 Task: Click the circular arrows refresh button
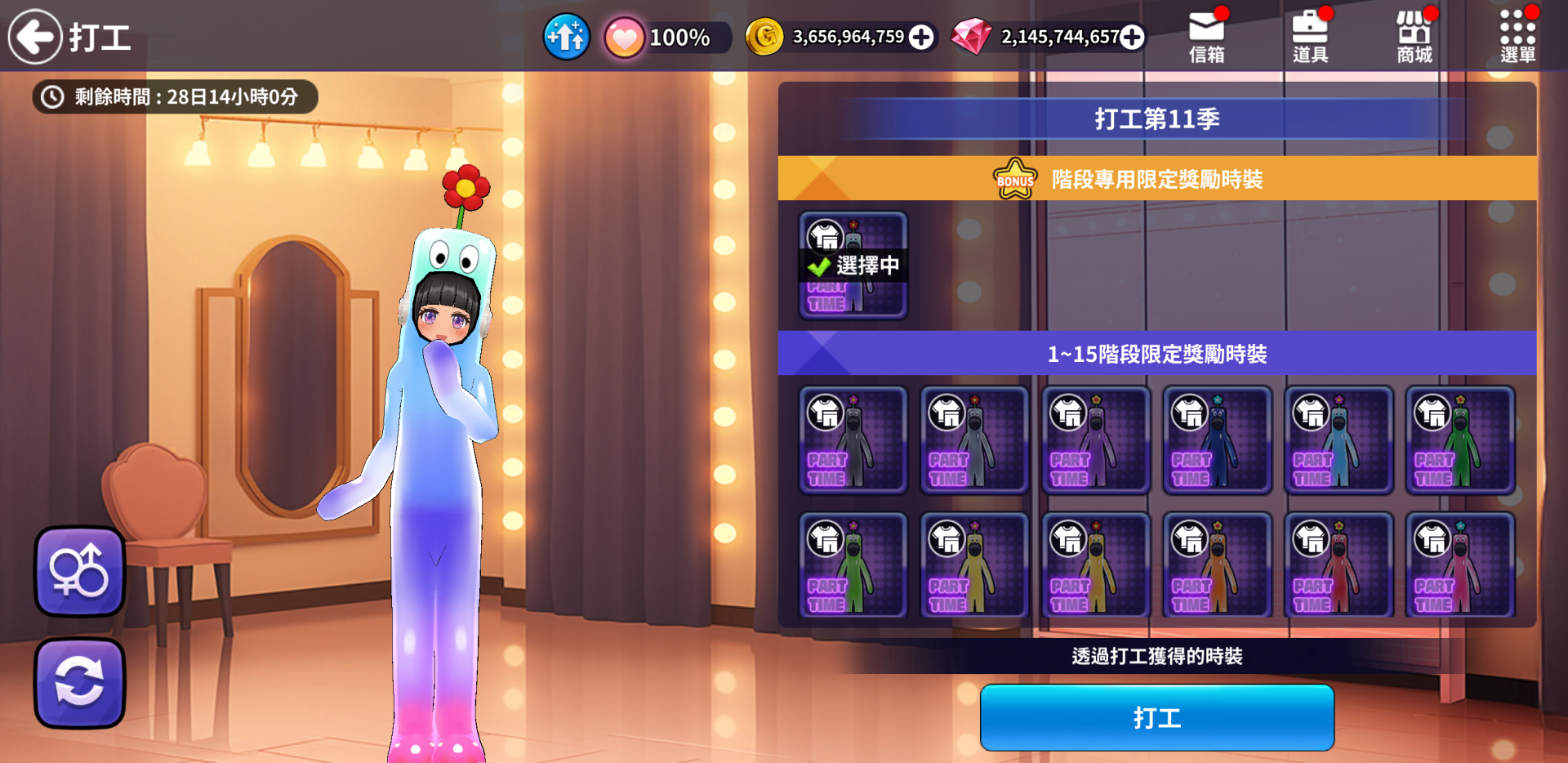point(79,683)
